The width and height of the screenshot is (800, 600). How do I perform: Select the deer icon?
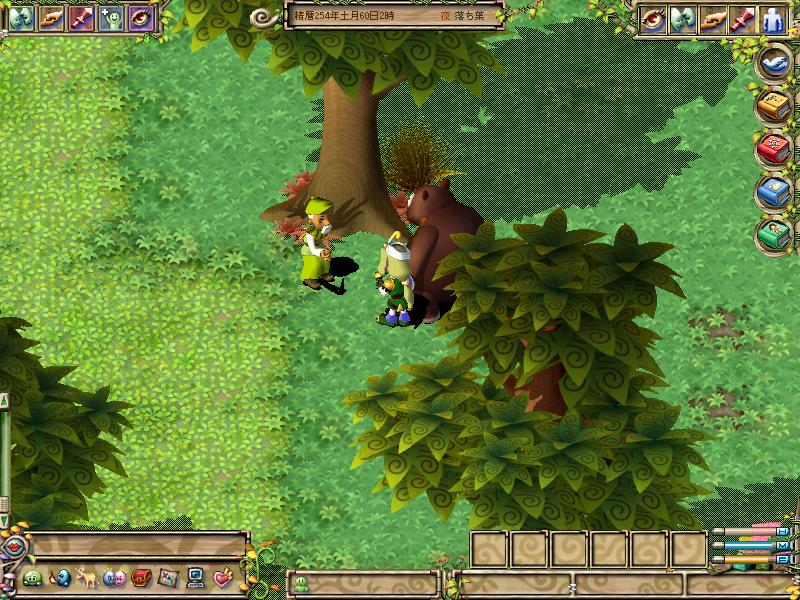coord(86,578)
